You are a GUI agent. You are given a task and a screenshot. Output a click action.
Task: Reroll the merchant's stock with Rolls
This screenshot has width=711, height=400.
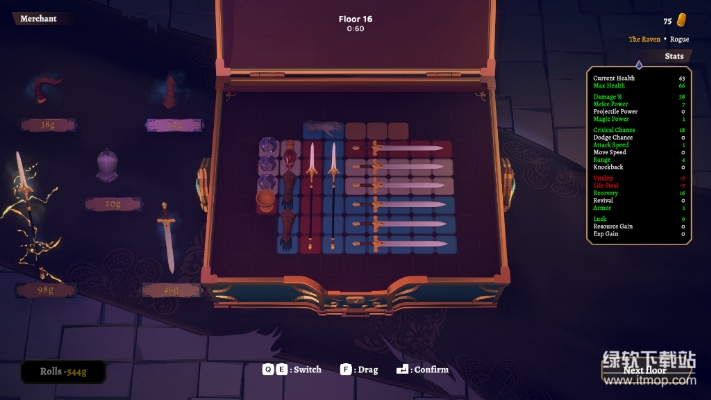point(62,371)
